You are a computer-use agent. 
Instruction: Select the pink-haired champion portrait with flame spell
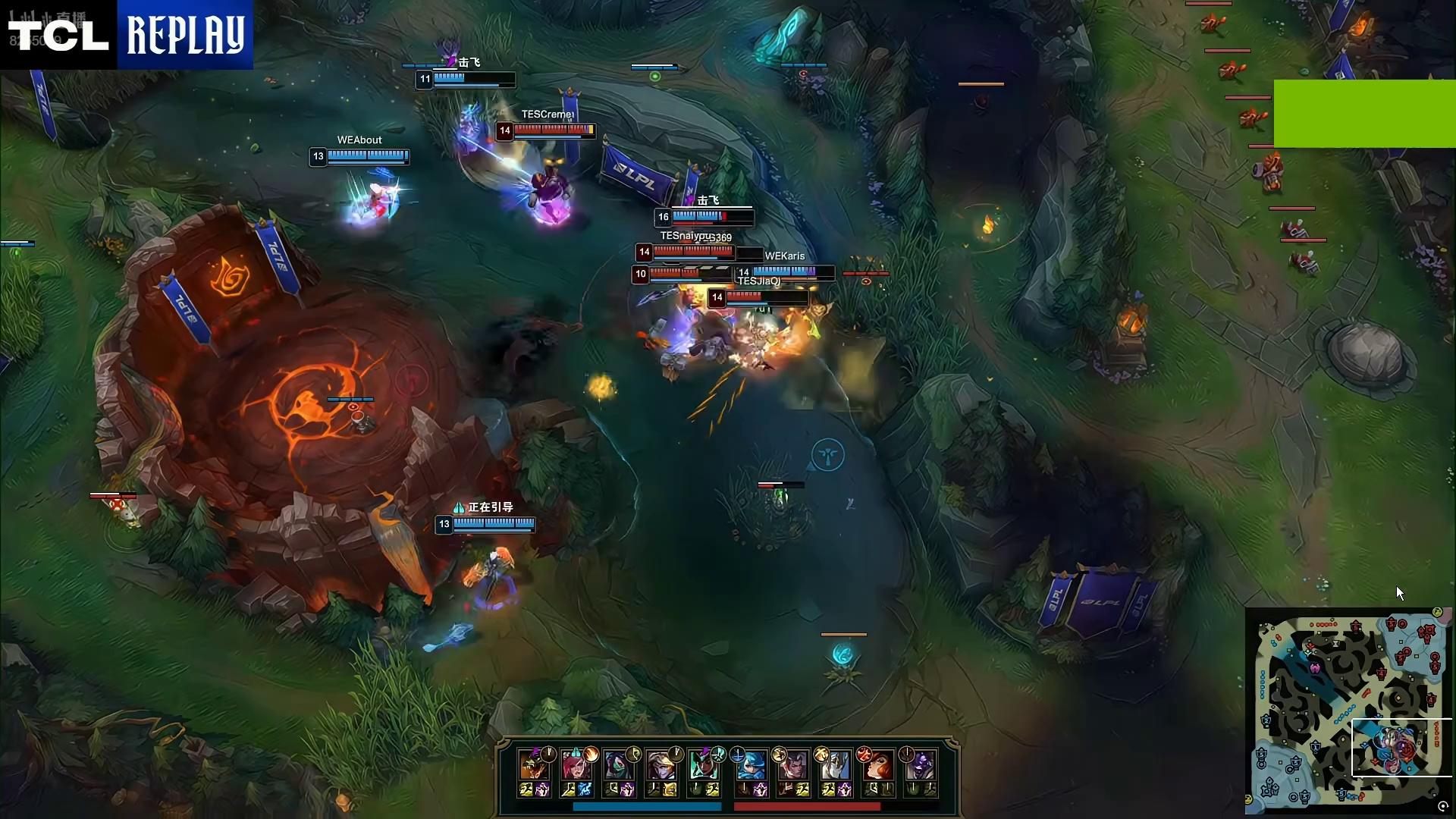(576, 766)
